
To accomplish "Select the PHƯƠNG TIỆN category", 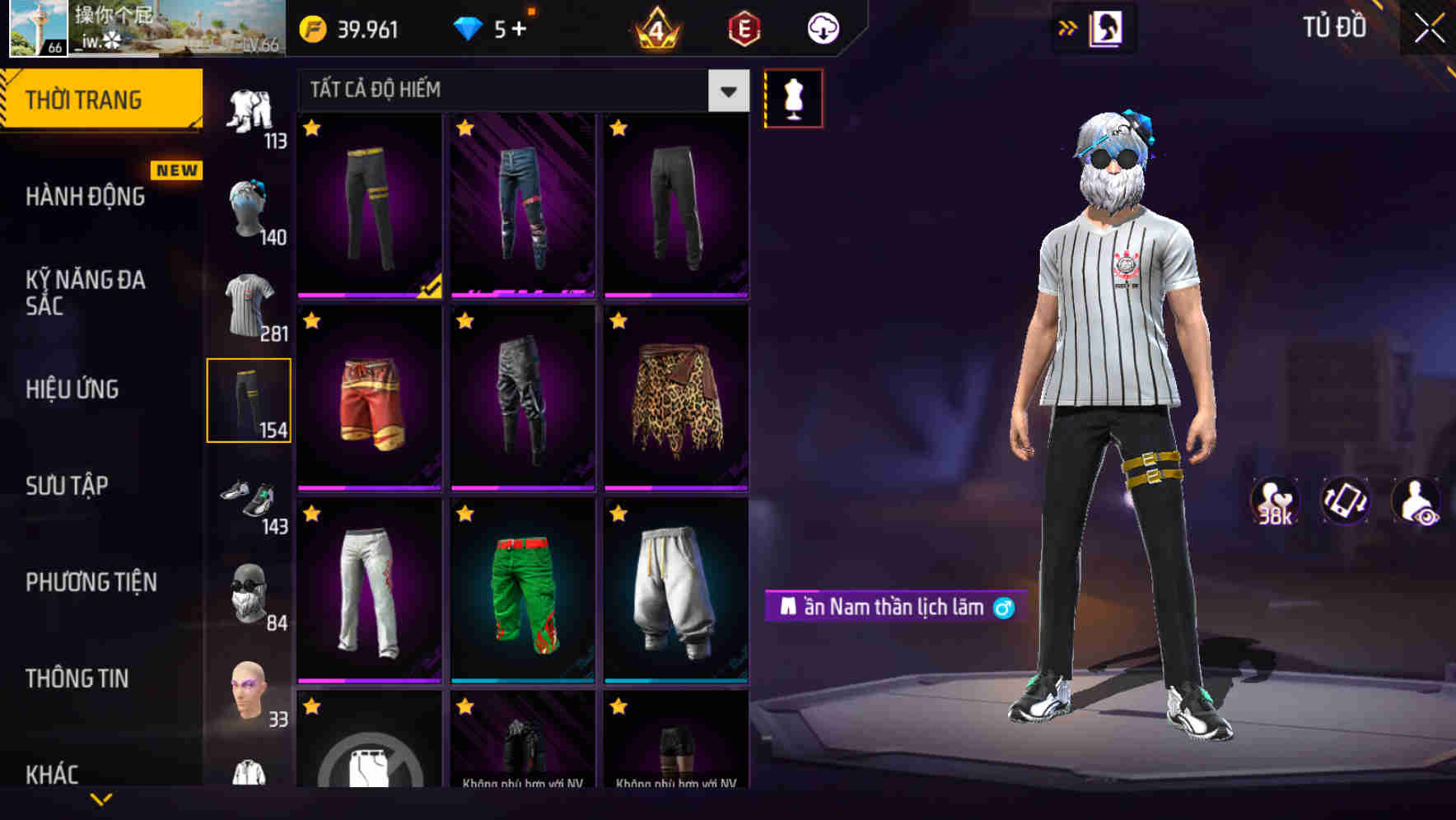I will [90, 582].
